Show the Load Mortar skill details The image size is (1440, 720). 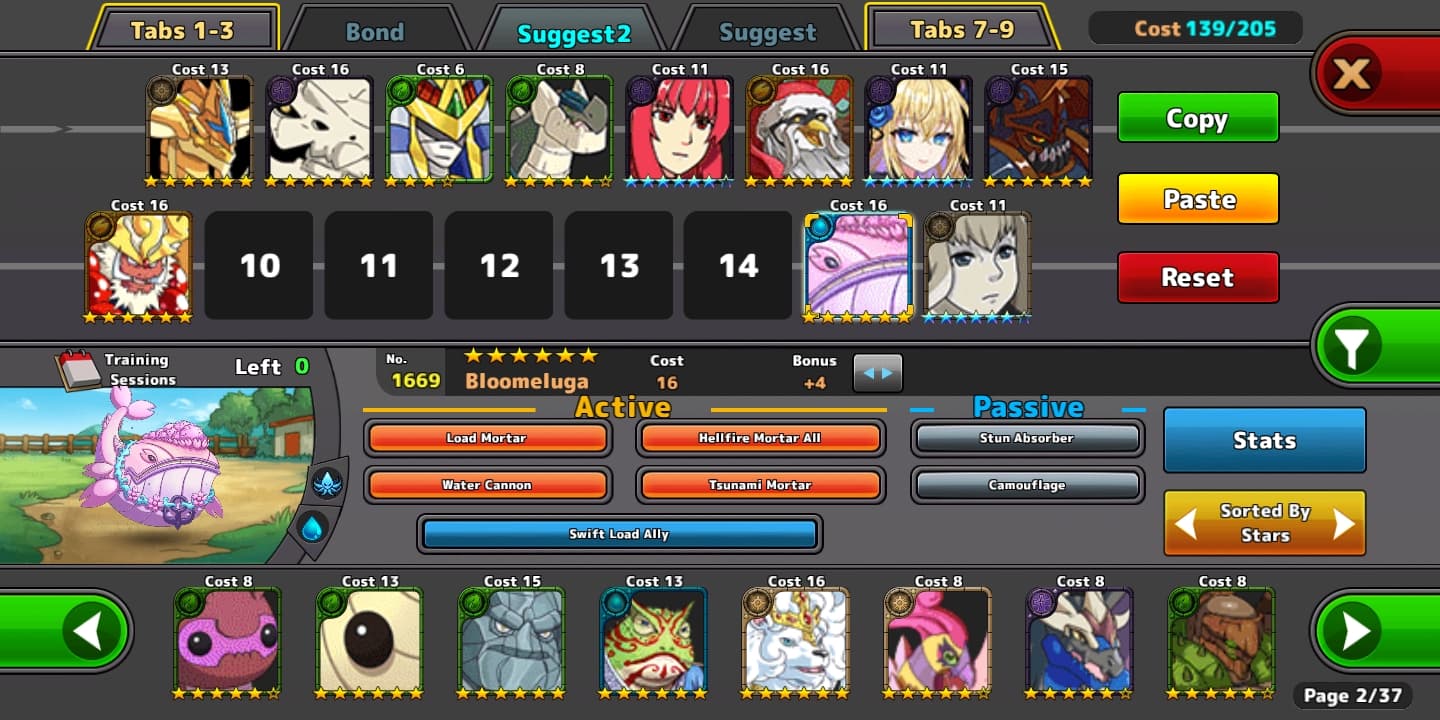(x=486, y=438)
